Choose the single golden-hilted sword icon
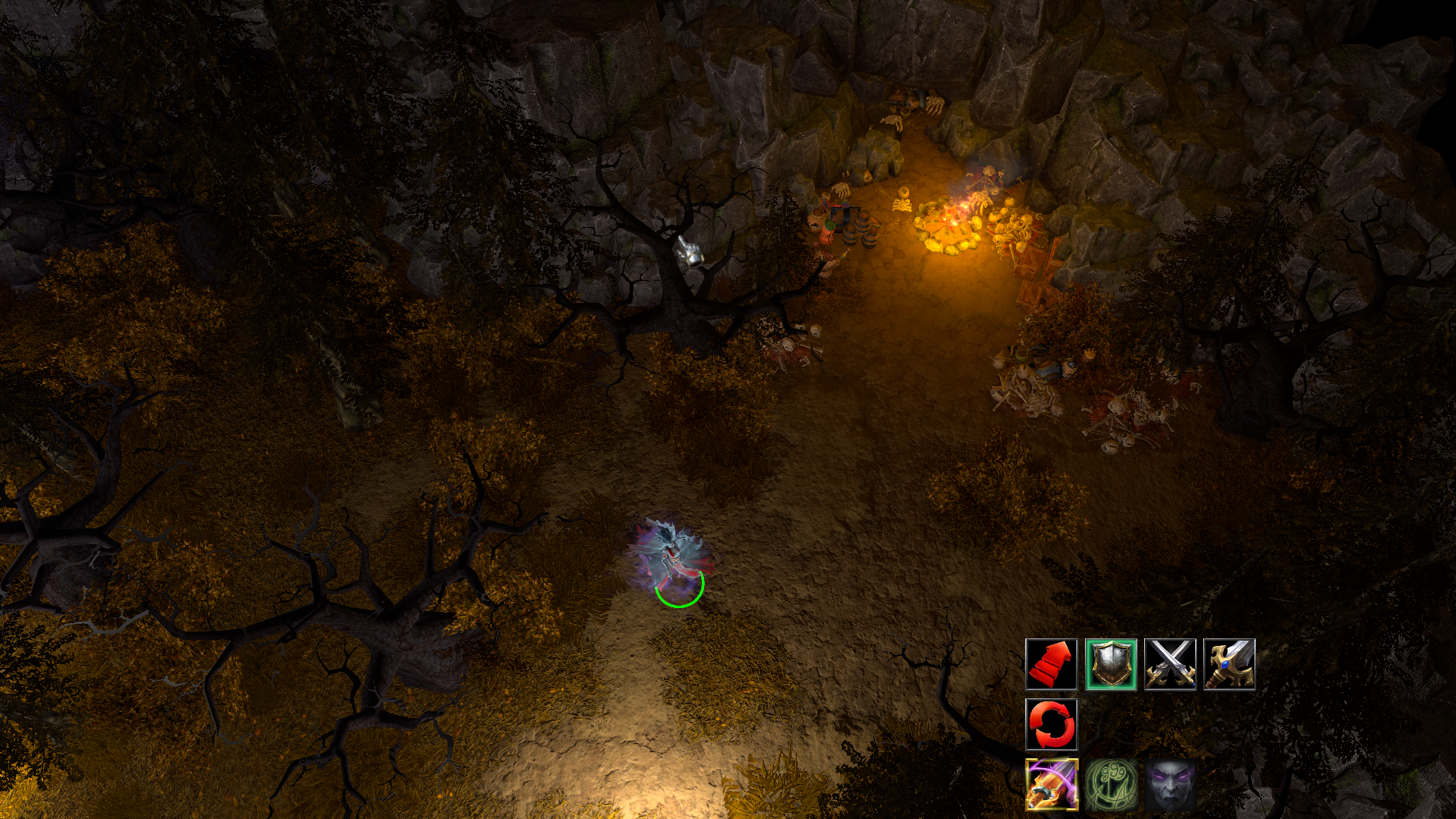Screen dimensions: 1456x819 point(1229,664)
